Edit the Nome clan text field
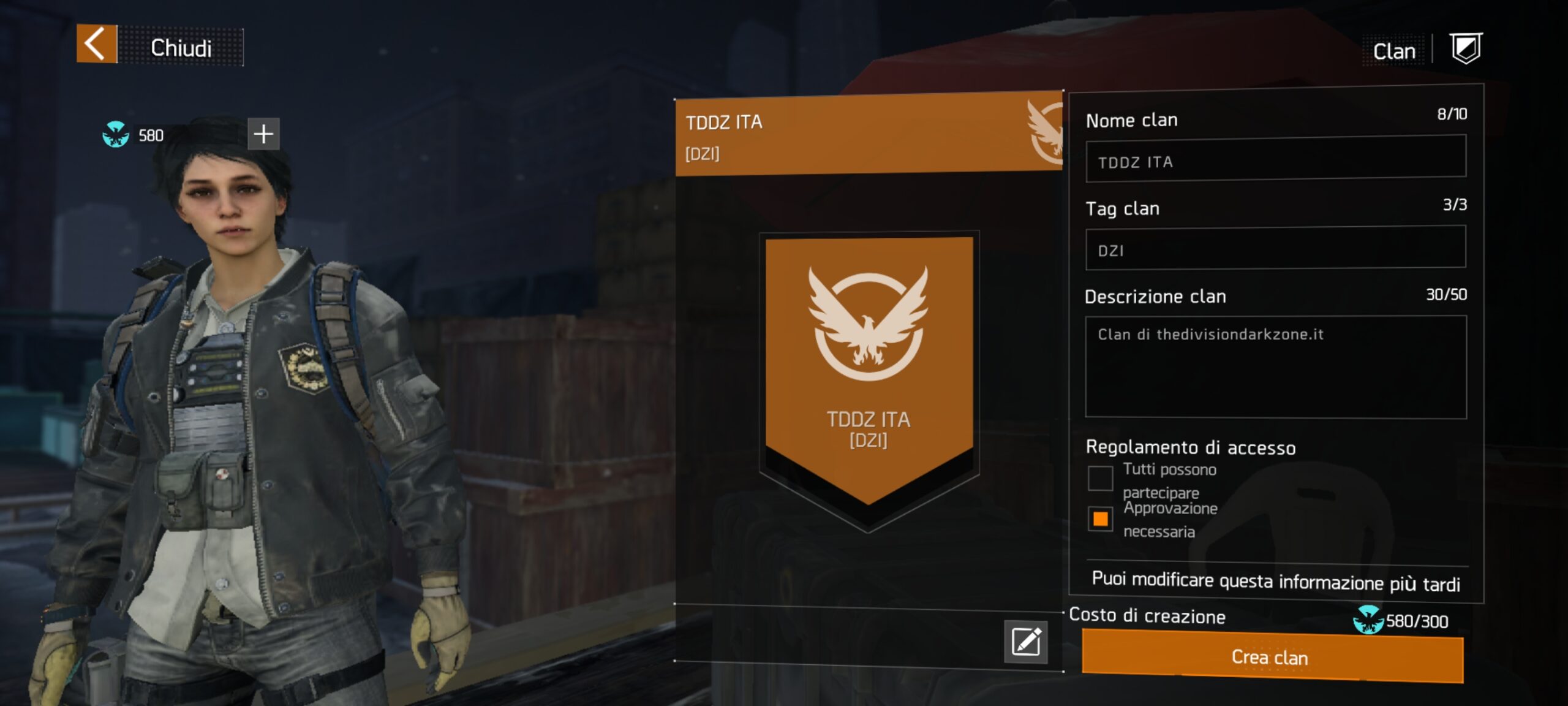This screenshot has width=1568, height=706. pos(1275,161)
